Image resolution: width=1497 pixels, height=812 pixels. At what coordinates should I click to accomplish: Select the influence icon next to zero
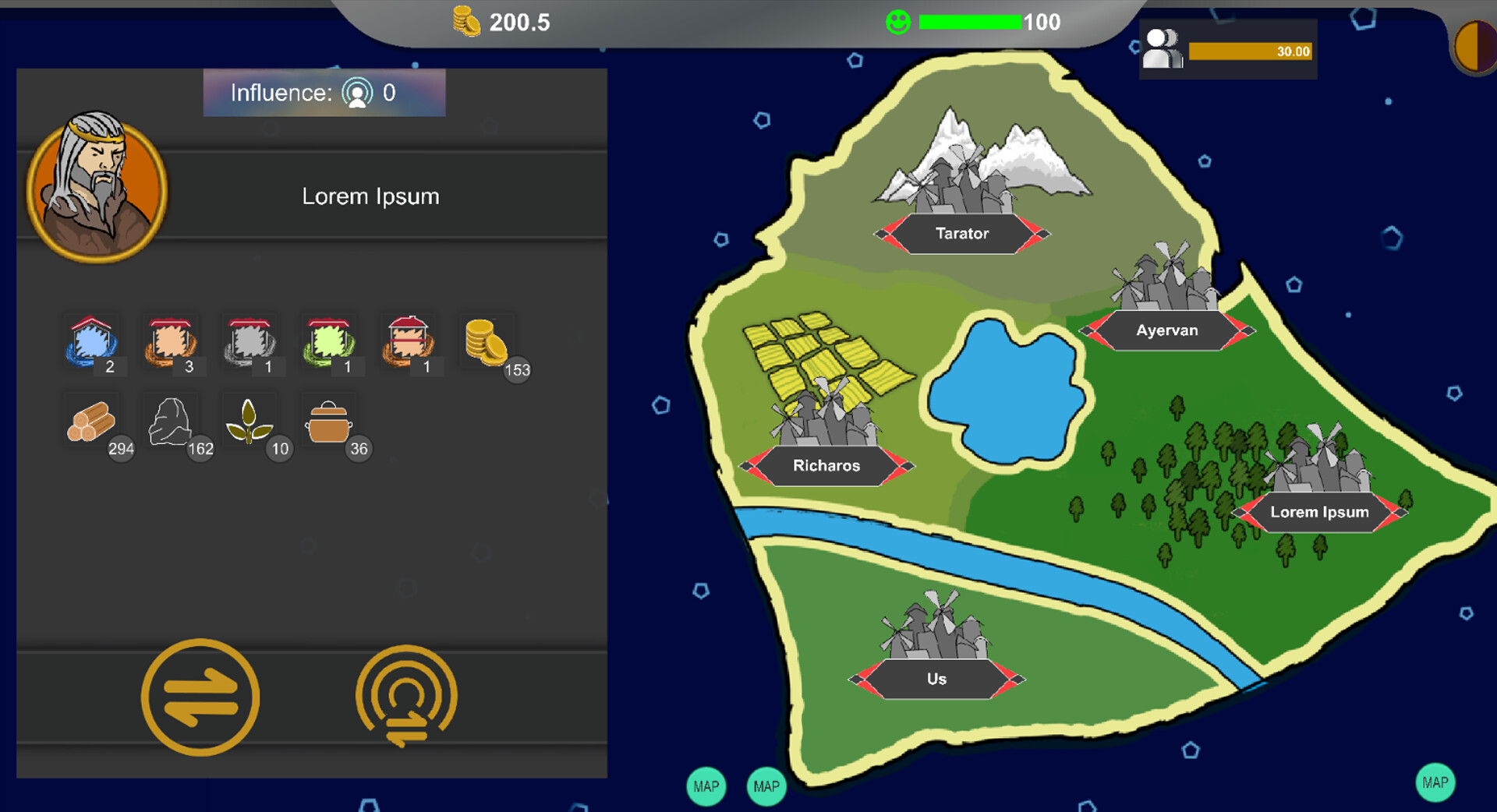357,93
